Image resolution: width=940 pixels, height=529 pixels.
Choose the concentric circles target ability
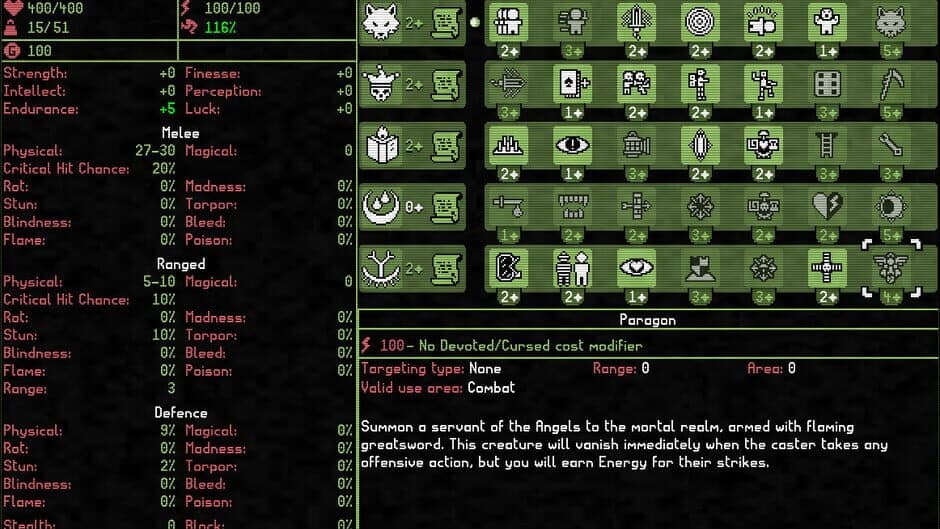tap(700, 21)
